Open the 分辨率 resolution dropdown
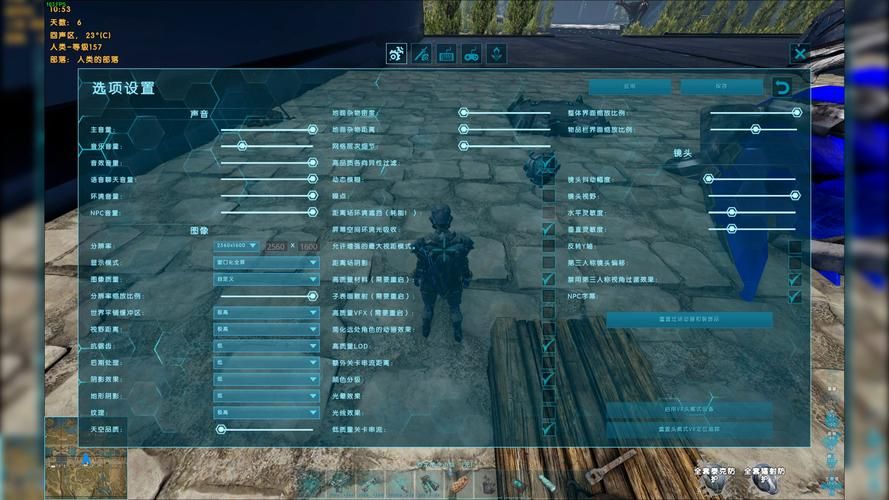 (x=236, y=245)
